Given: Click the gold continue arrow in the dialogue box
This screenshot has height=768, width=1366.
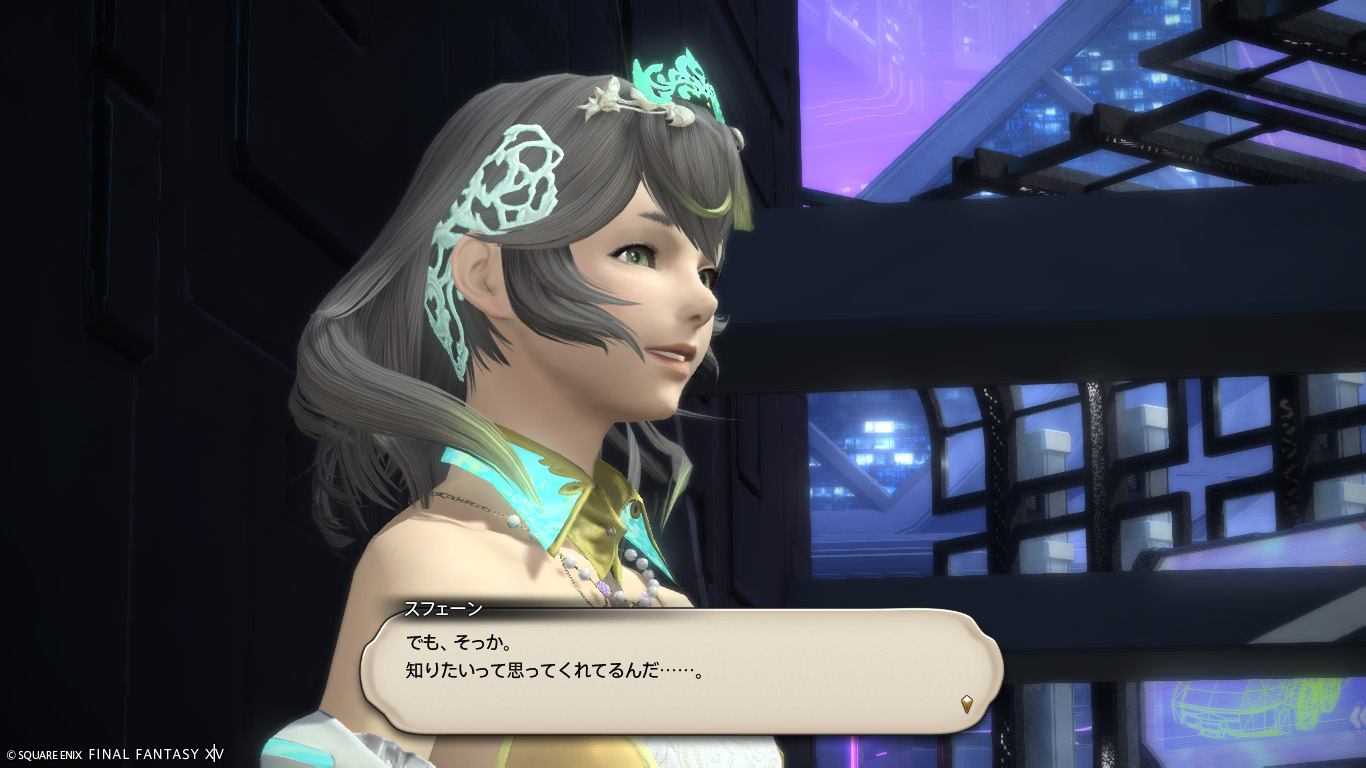Looking at the screenshot, I should (x=967, y=704).
